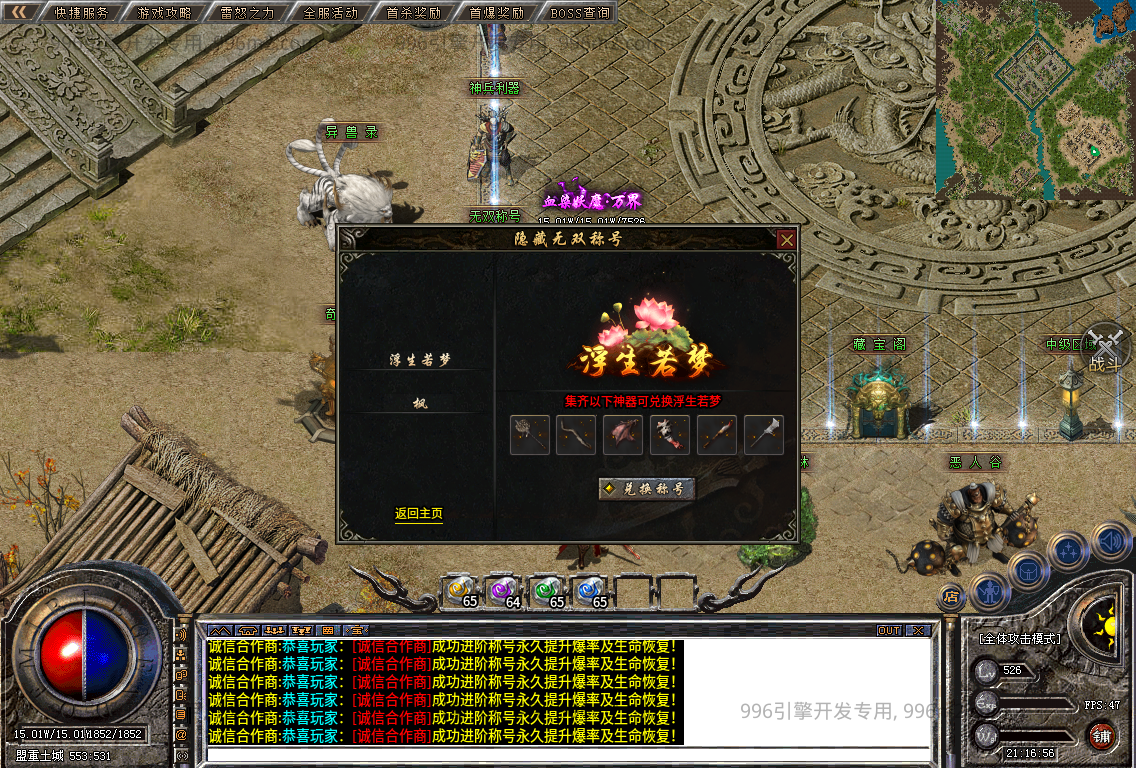Click the 兑换称号 exchange button
The height and width of the screenshot is (768, 1136).
click(x=646, y=489)
